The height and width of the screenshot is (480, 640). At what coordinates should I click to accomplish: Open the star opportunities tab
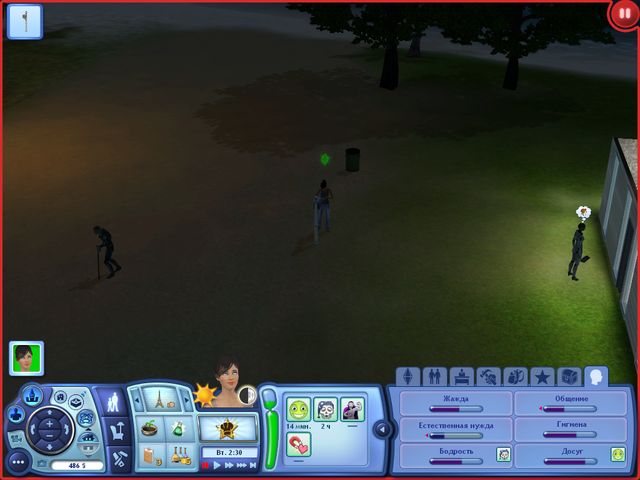click(542, 377)
